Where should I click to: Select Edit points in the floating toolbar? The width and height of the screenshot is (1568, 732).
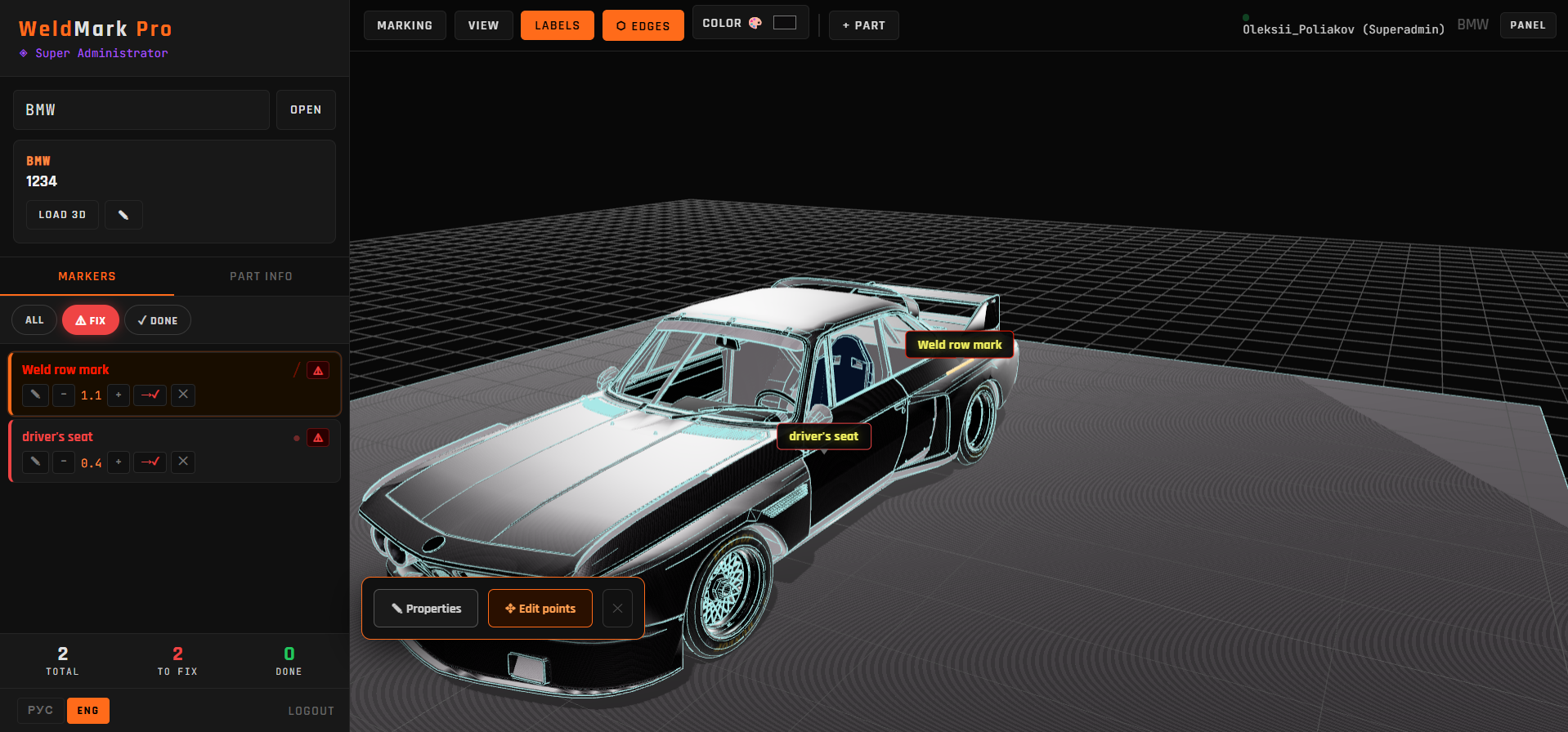[540, 608]
